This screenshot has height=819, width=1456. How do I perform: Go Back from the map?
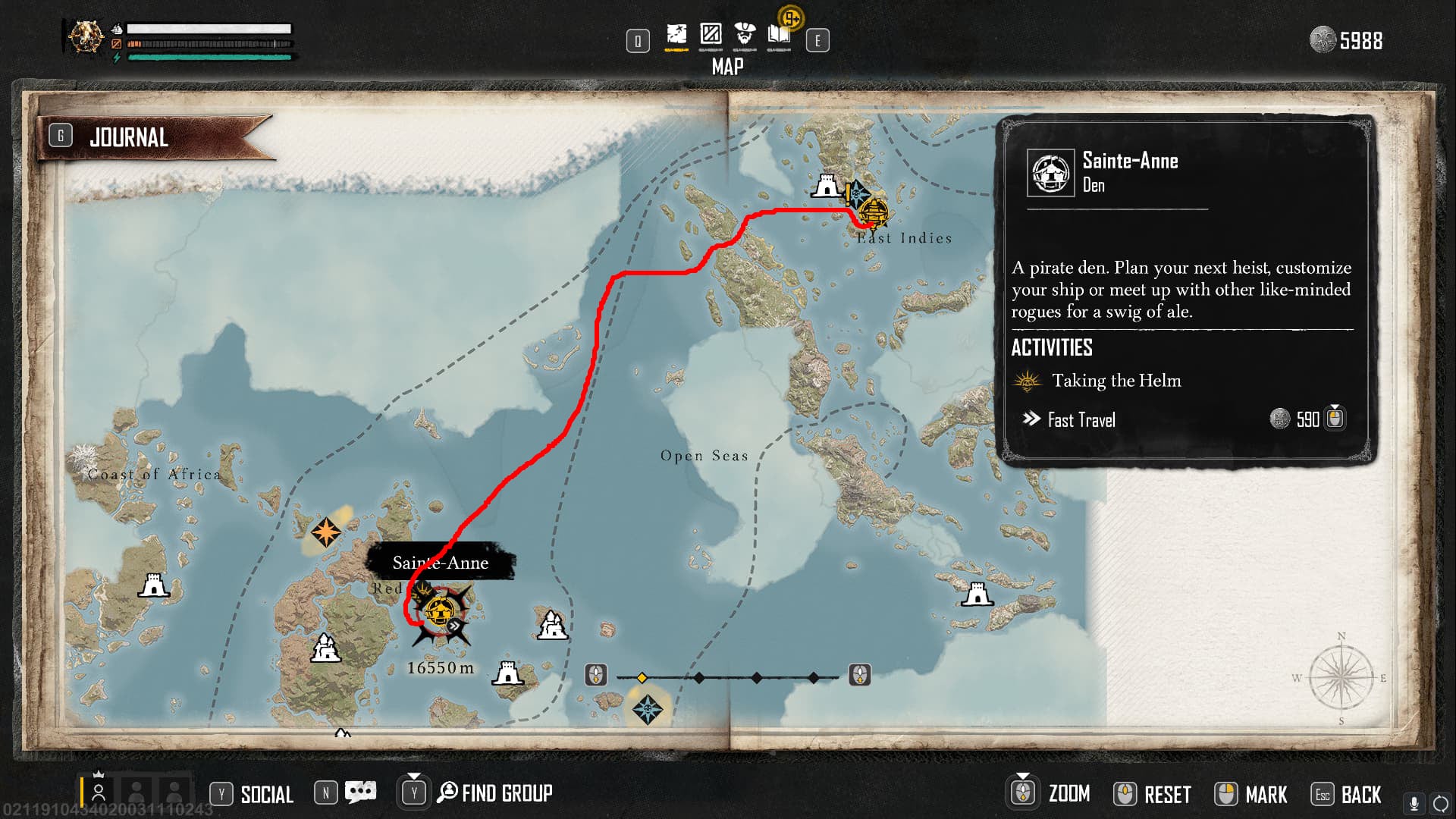[1360, 794]
